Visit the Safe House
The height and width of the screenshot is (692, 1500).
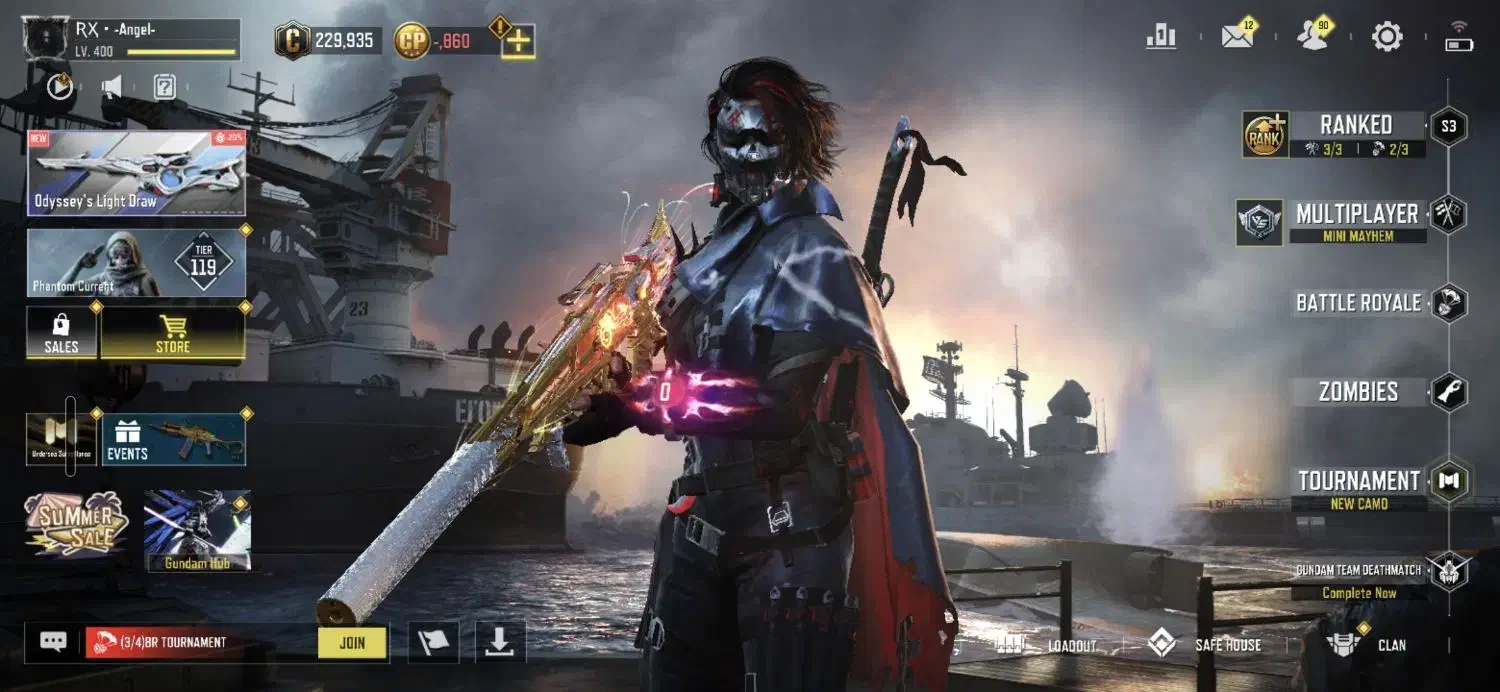click(1205, 645)
